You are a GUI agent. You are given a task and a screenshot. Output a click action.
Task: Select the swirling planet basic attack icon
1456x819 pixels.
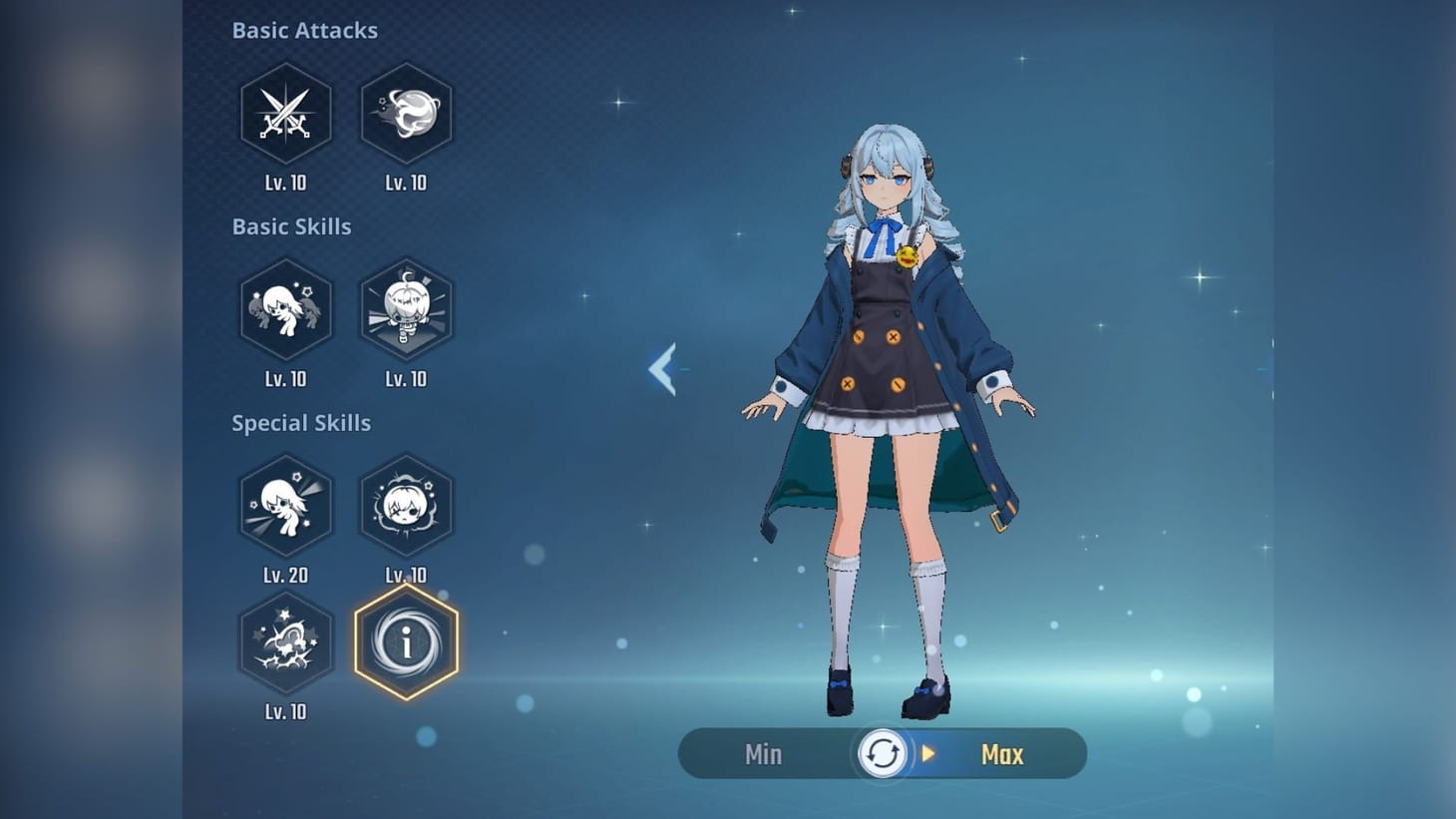pos(406,113)
